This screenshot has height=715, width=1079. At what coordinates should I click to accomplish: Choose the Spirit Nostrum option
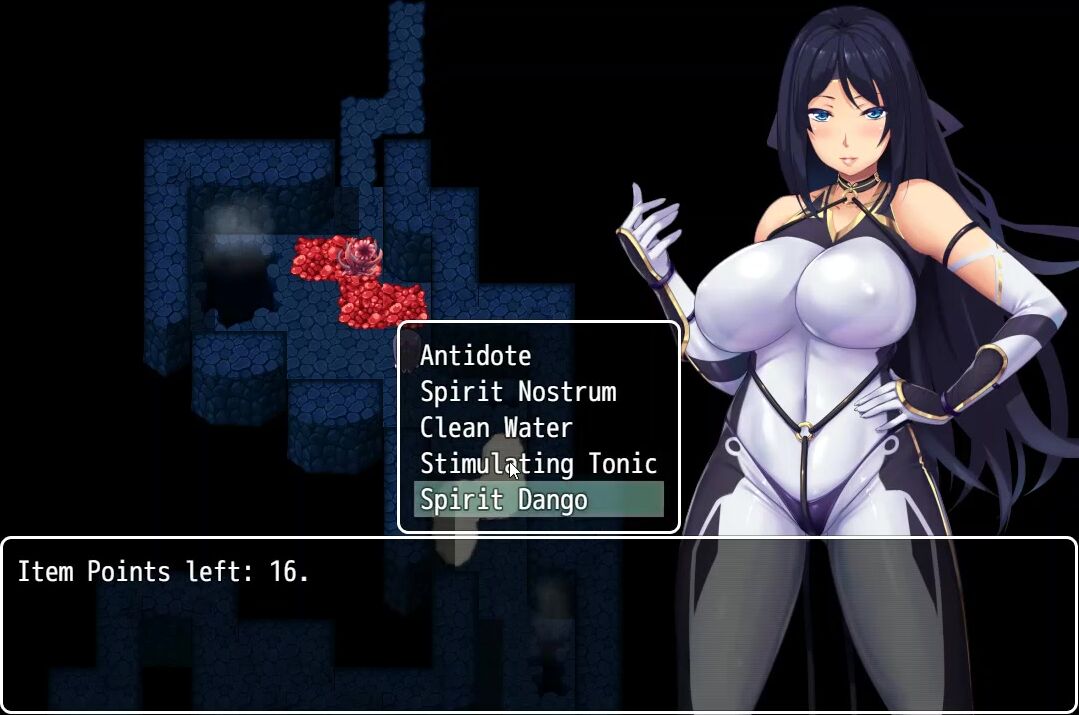[518, 392]
